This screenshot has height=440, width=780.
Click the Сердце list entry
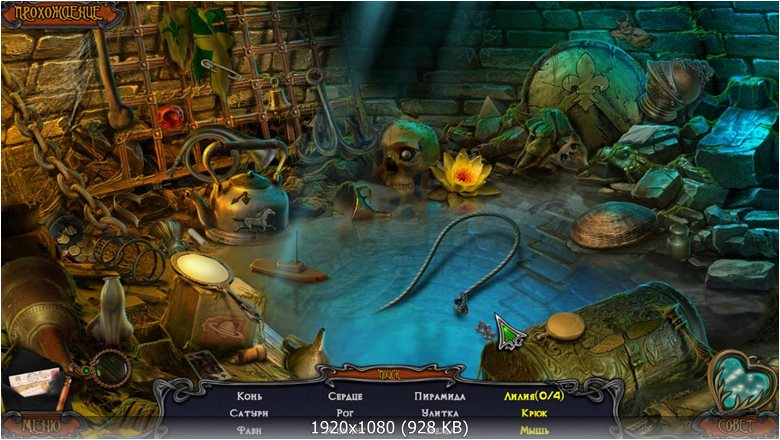point(344,396)
